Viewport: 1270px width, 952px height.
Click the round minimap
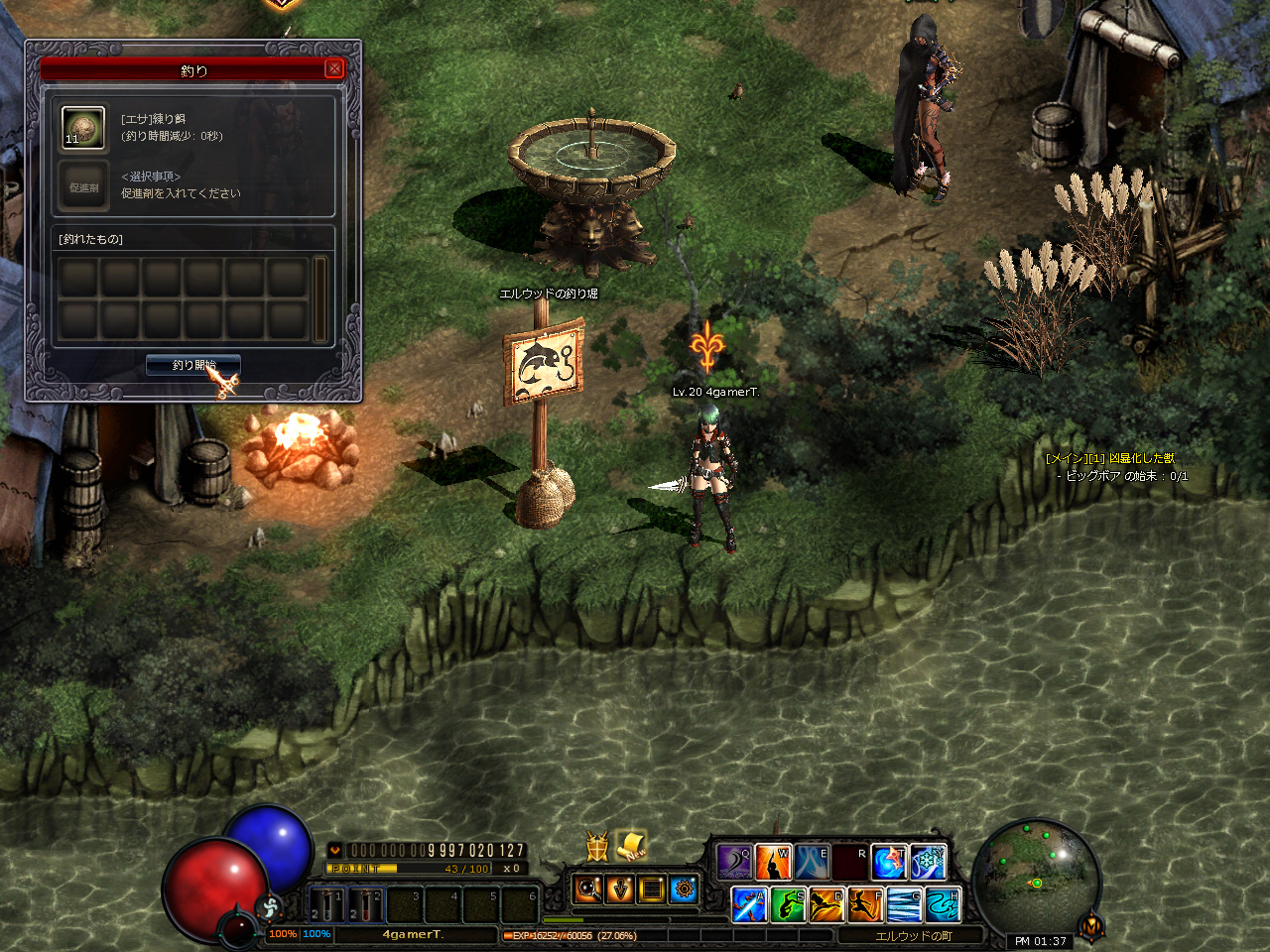coord(1036,876)
